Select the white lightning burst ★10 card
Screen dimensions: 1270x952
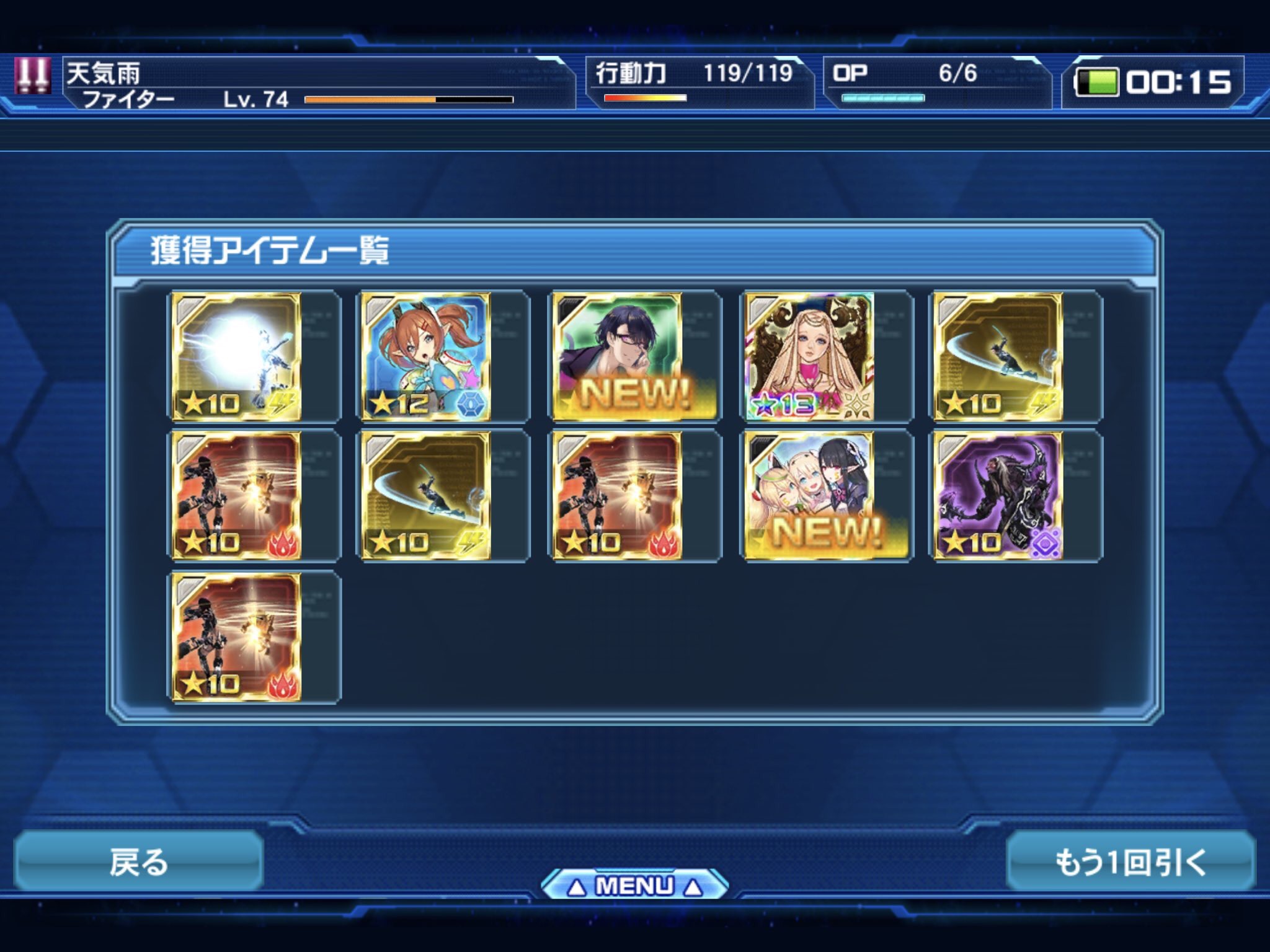coord(236,356)
